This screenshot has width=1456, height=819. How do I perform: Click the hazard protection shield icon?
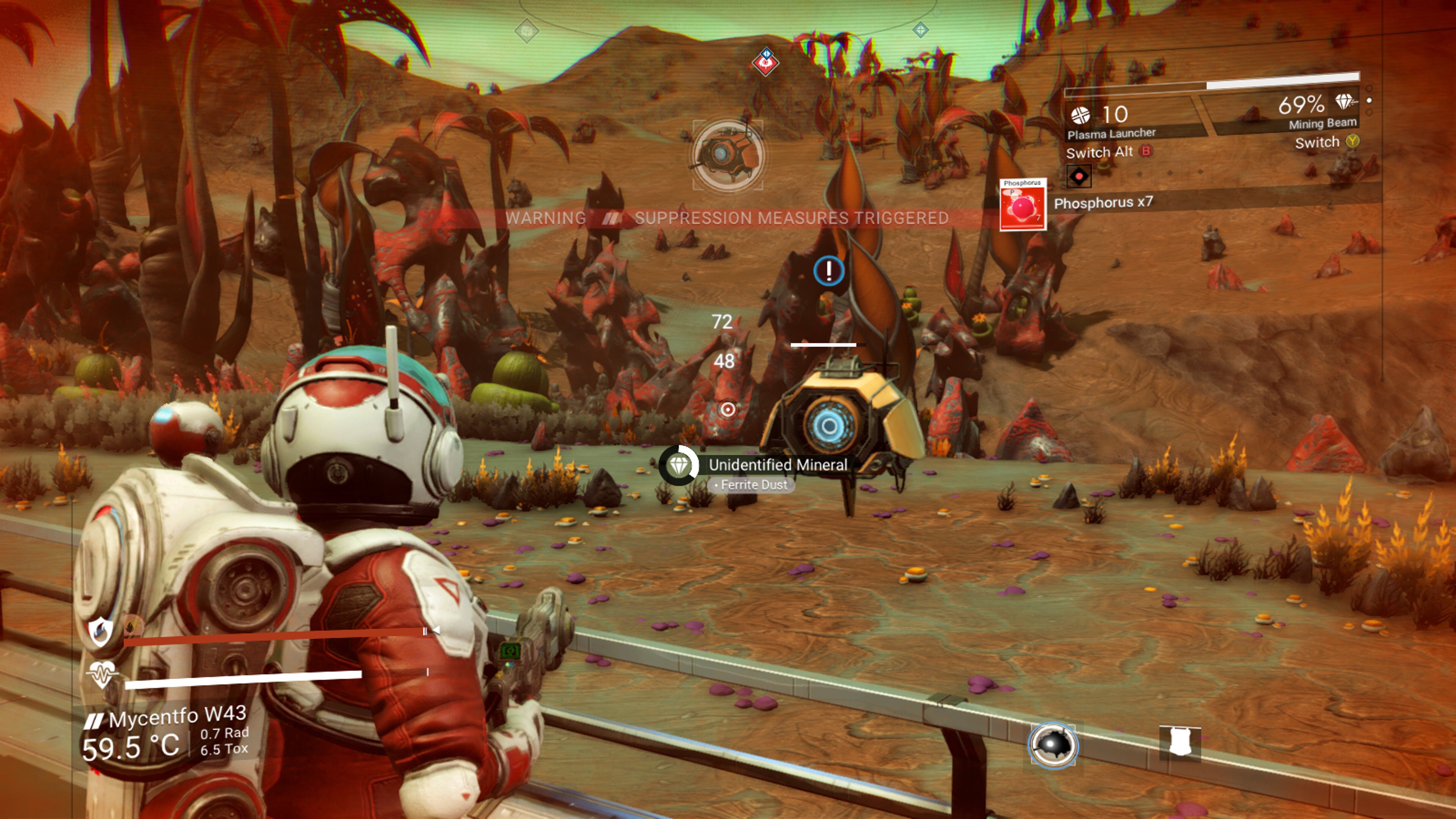(100, 631)
